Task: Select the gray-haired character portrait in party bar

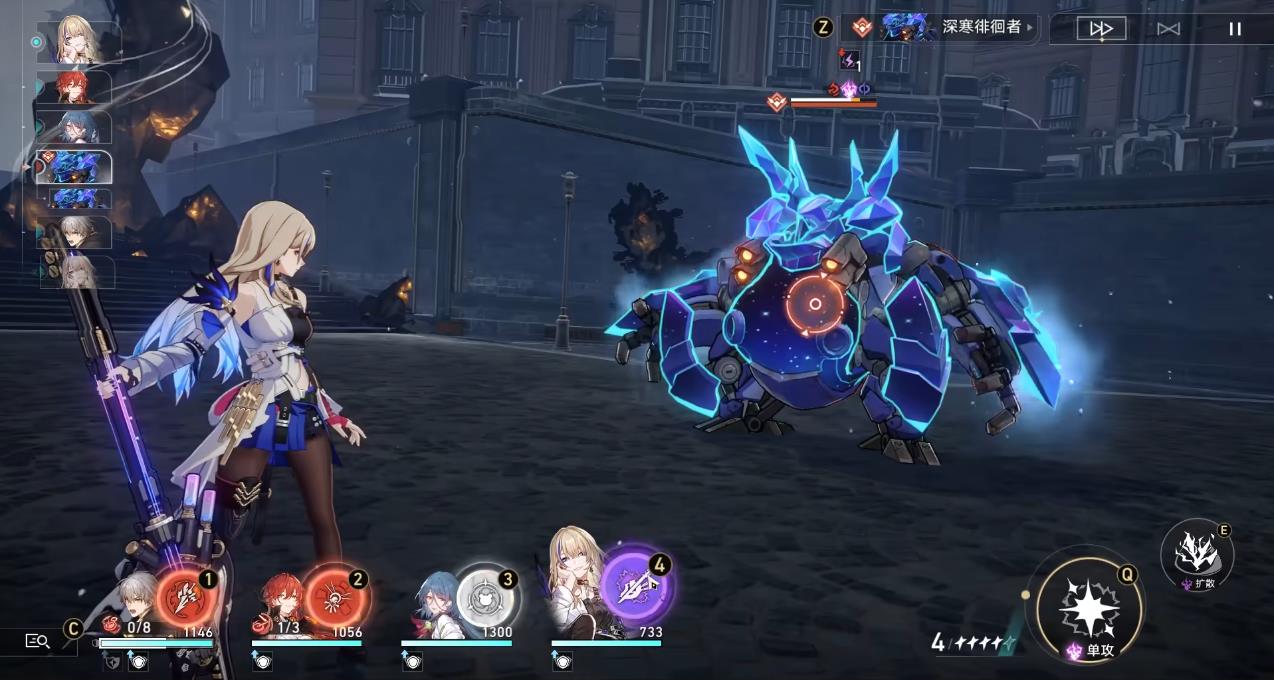Action: (x=135, y=598)
